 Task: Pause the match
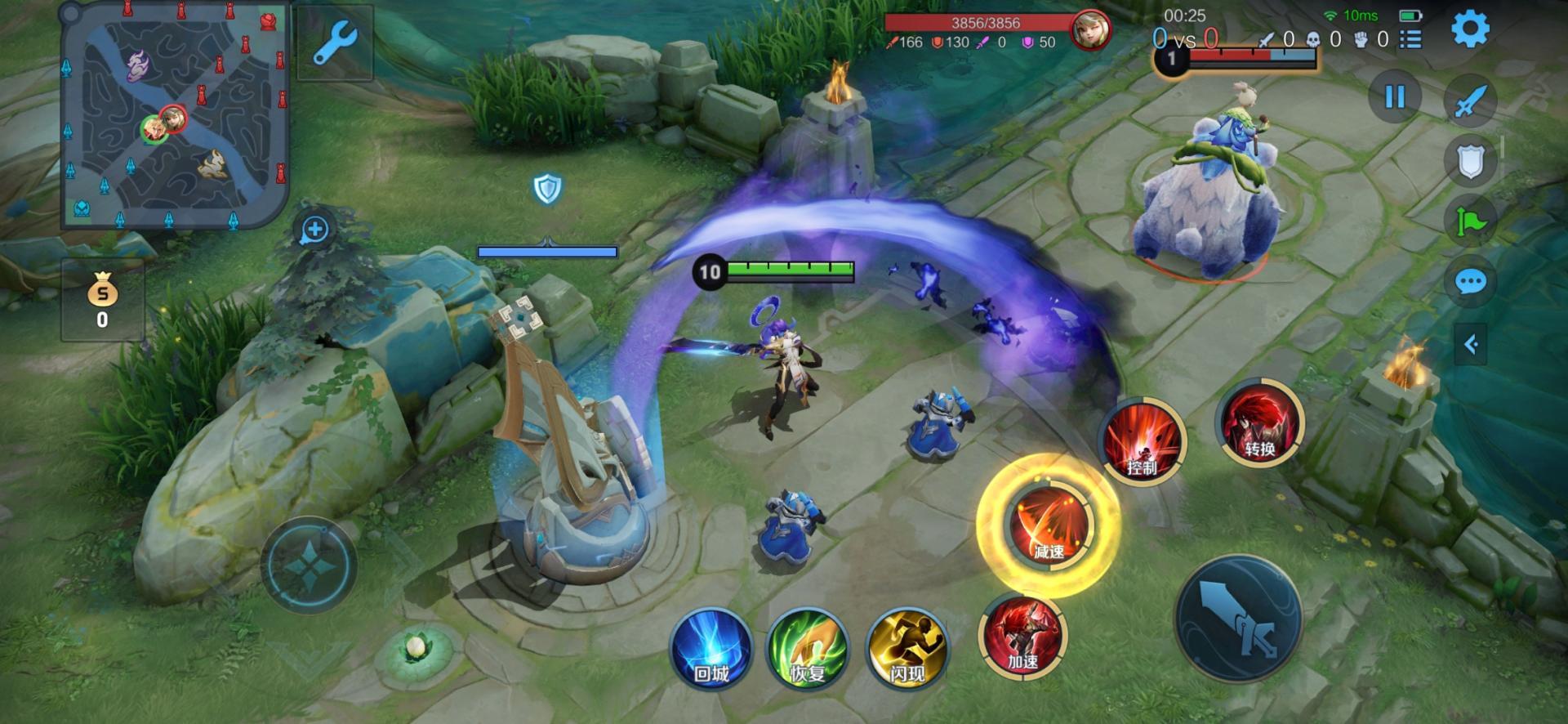(1395, 97)
